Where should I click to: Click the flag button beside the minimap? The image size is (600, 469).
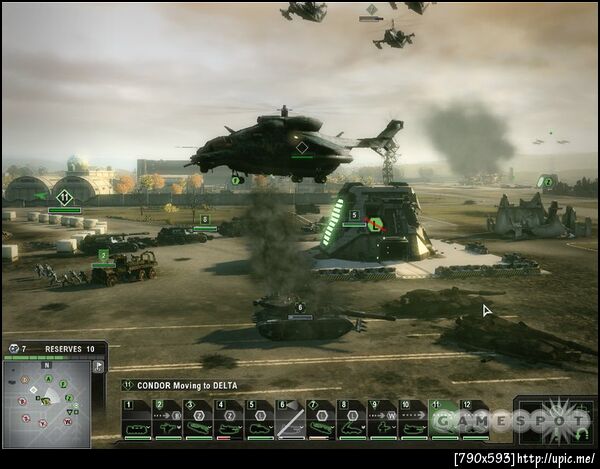[98, 367]
